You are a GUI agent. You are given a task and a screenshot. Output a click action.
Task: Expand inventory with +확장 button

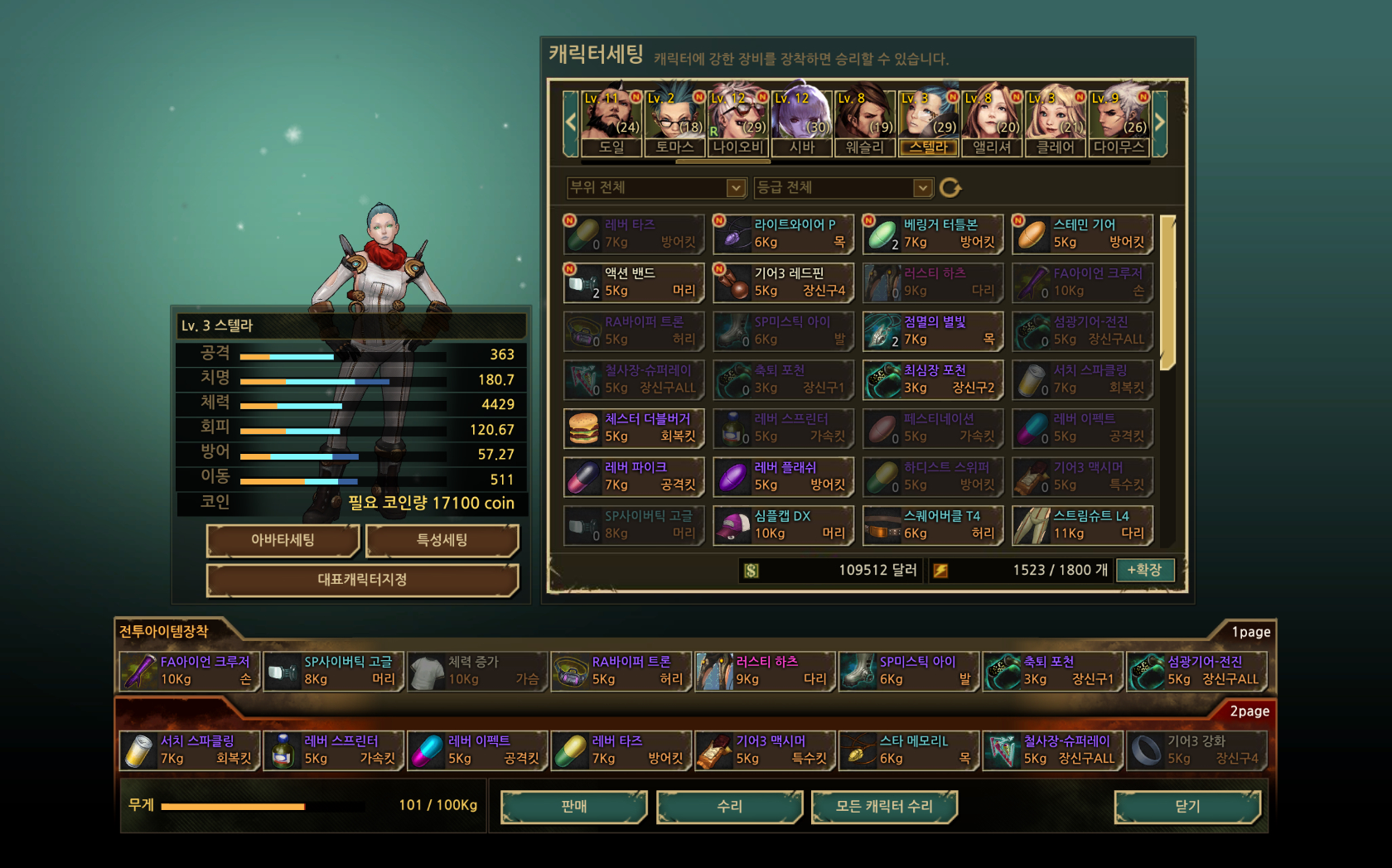pos(1144,570)
